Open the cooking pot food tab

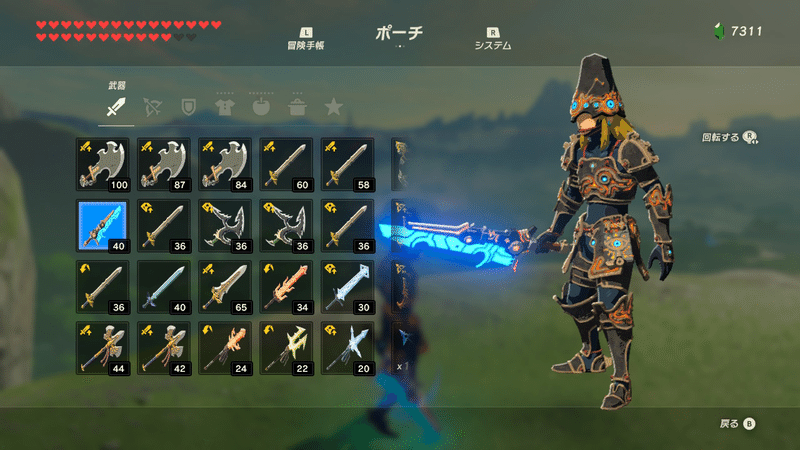(x=296, y=106)
